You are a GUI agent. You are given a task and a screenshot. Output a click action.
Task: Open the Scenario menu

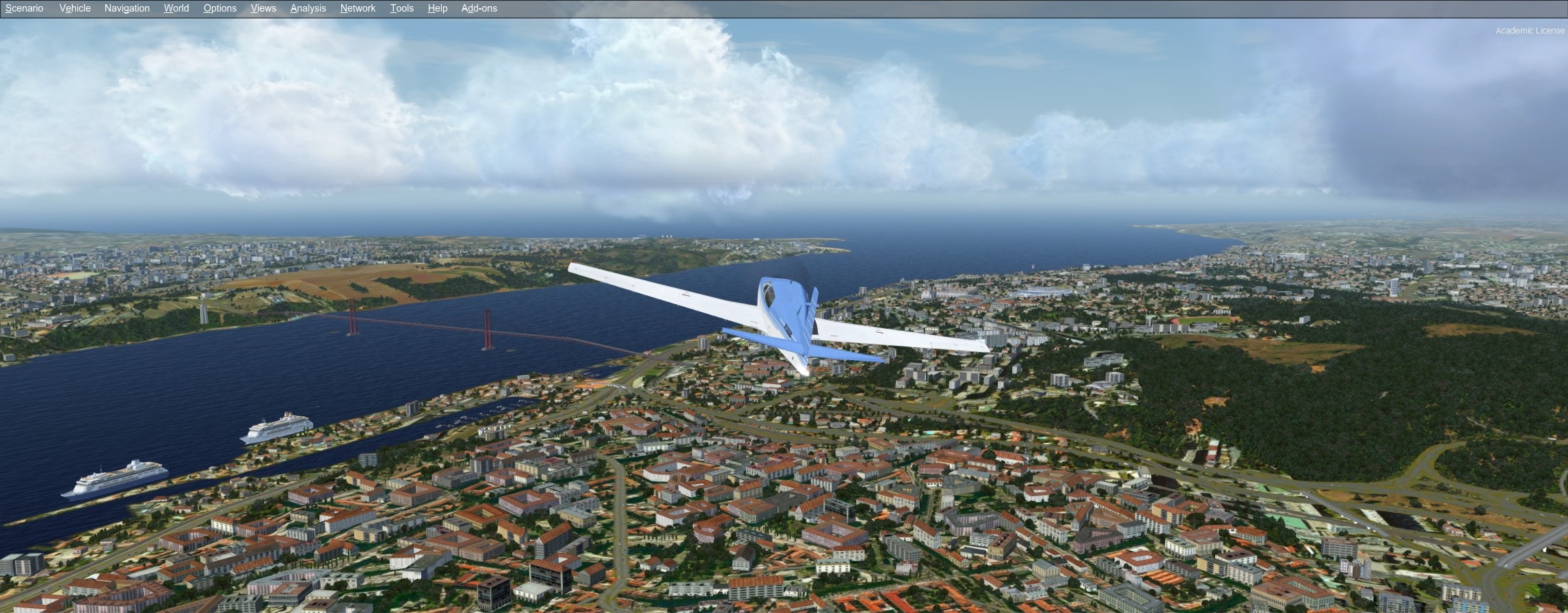25,8
